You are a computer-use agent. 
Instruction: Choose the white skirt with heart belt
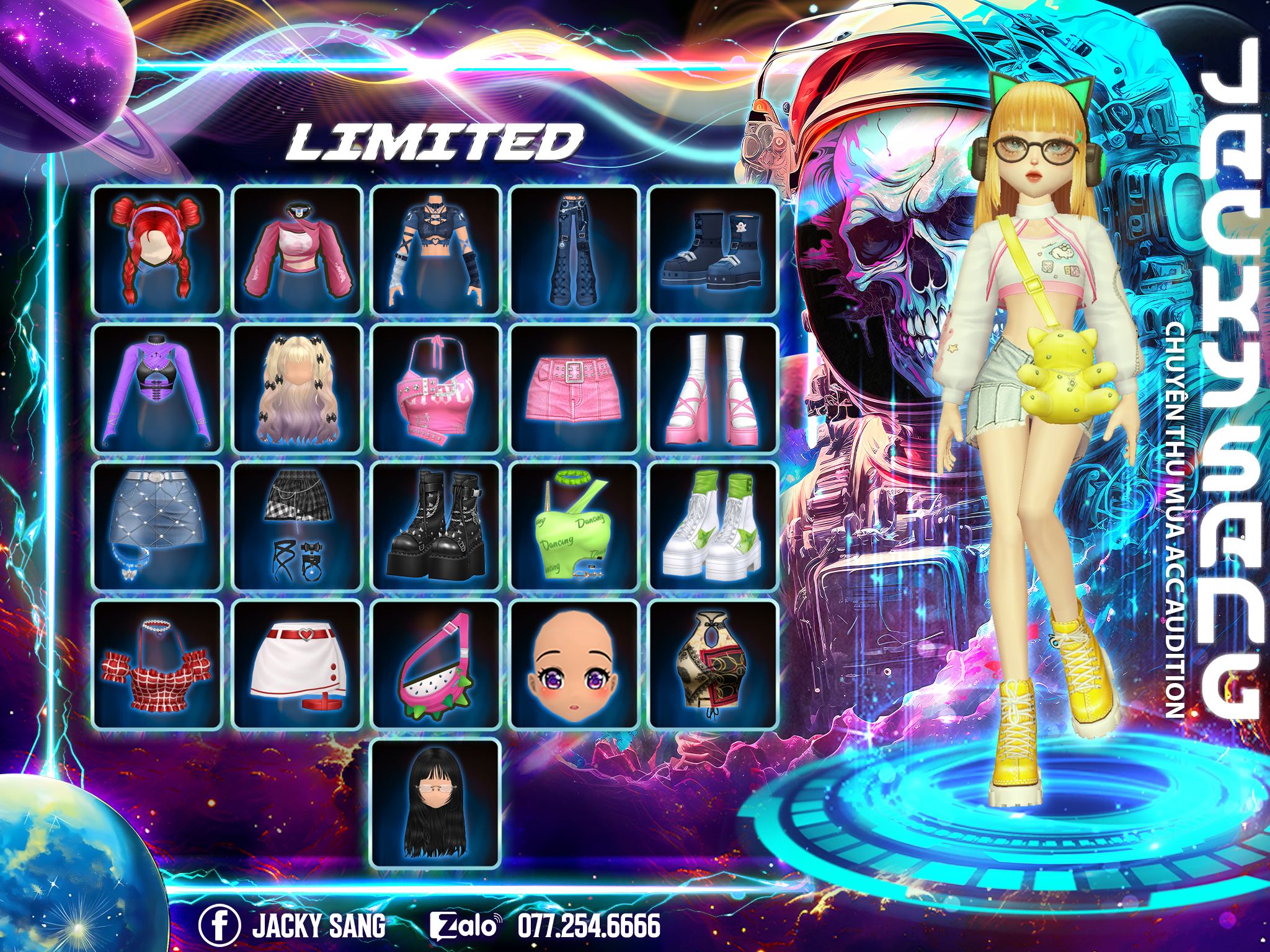click(297, 664)
